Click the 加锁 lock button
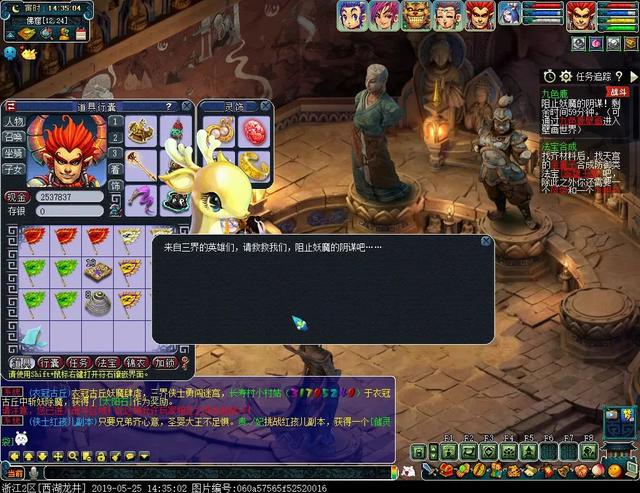The image size is (640, 493). tap(166, 363)
